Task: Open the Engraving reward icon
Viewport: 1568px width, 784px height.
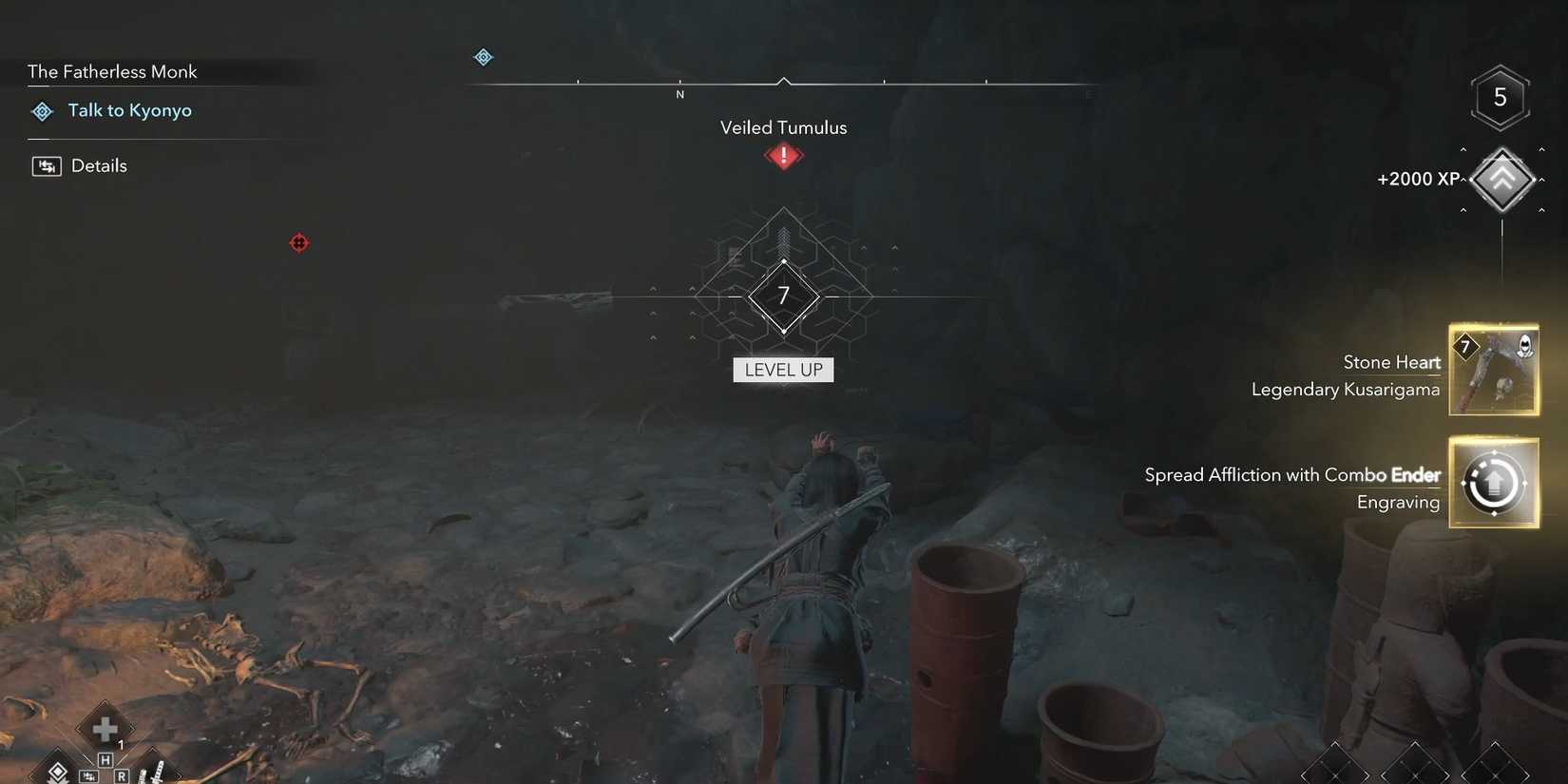Action: [x=1494, y=483]
